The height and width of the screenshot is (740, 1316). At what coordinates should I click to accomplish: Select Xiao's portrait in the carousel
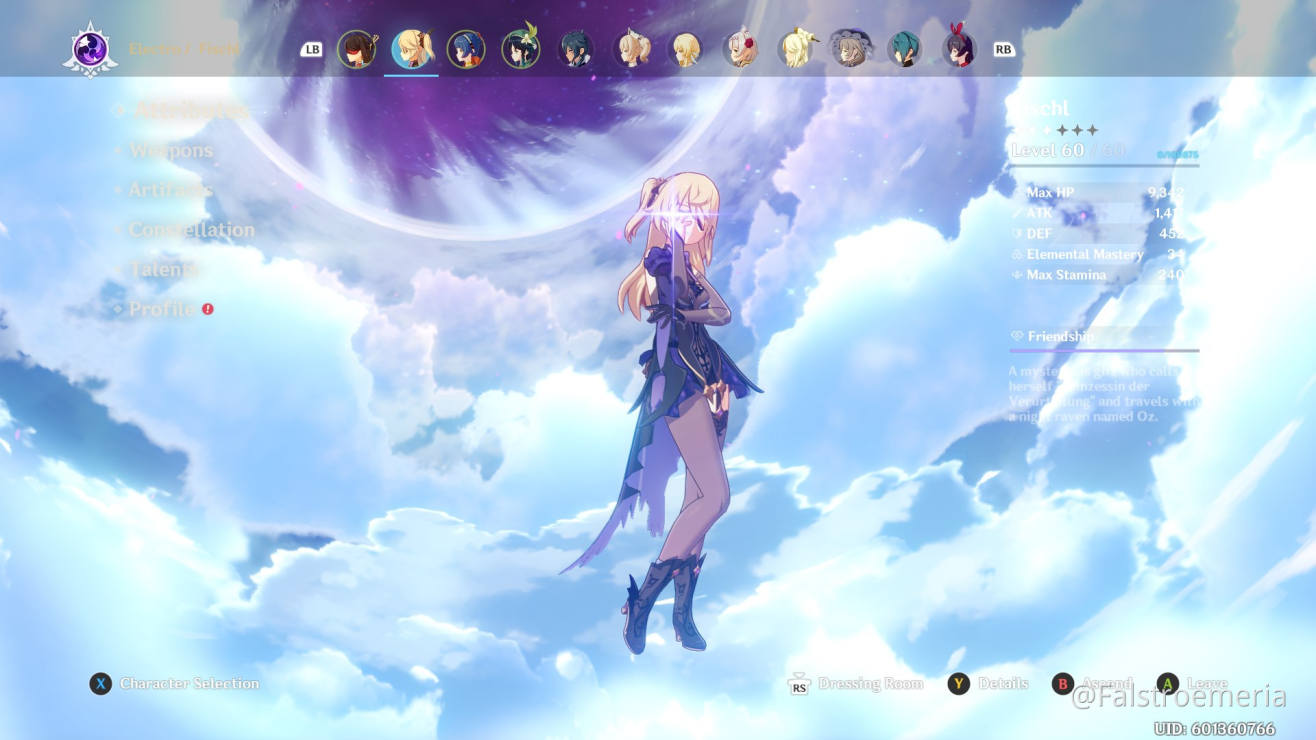[577, 47]
